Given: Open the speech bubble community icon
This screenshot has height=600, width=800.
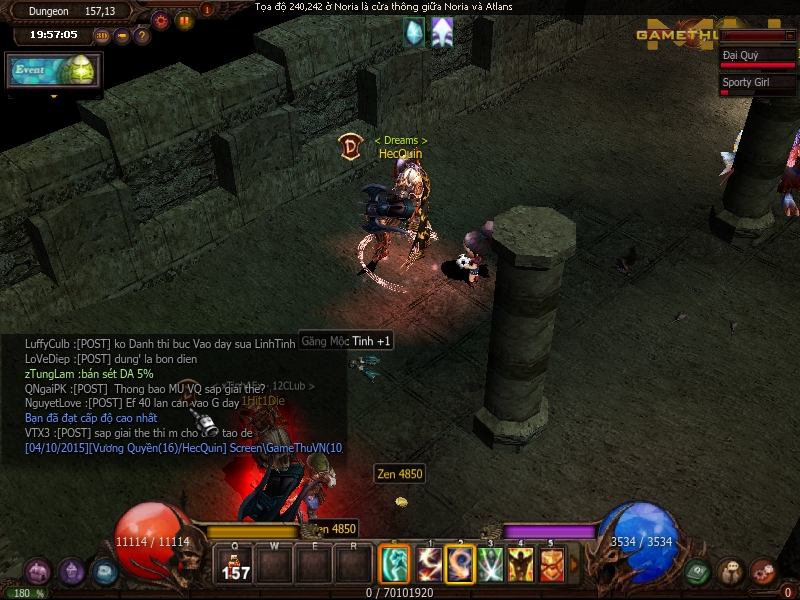Looking at the screenshot, I should point(730,571).
